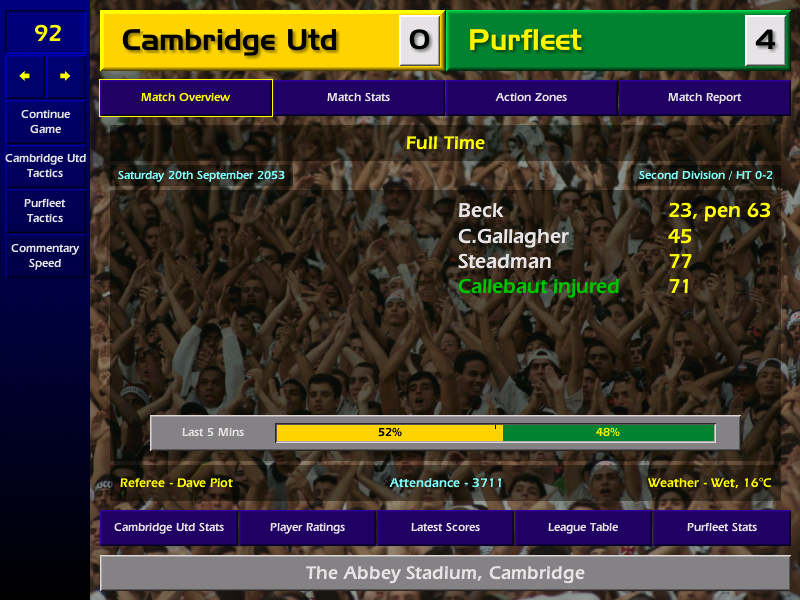
Task: Click the Continue Game button
Action: [45, 121]
